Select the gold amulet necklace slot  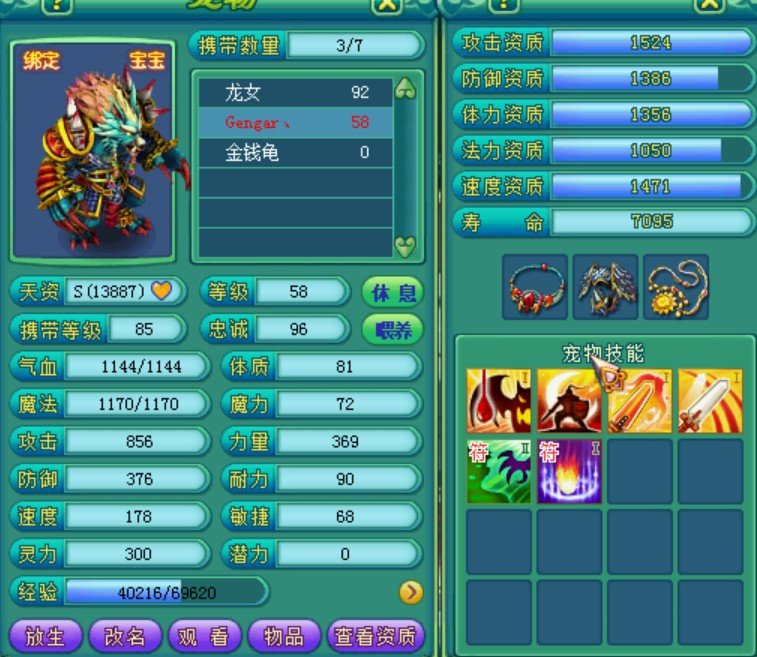pos(676,287)
